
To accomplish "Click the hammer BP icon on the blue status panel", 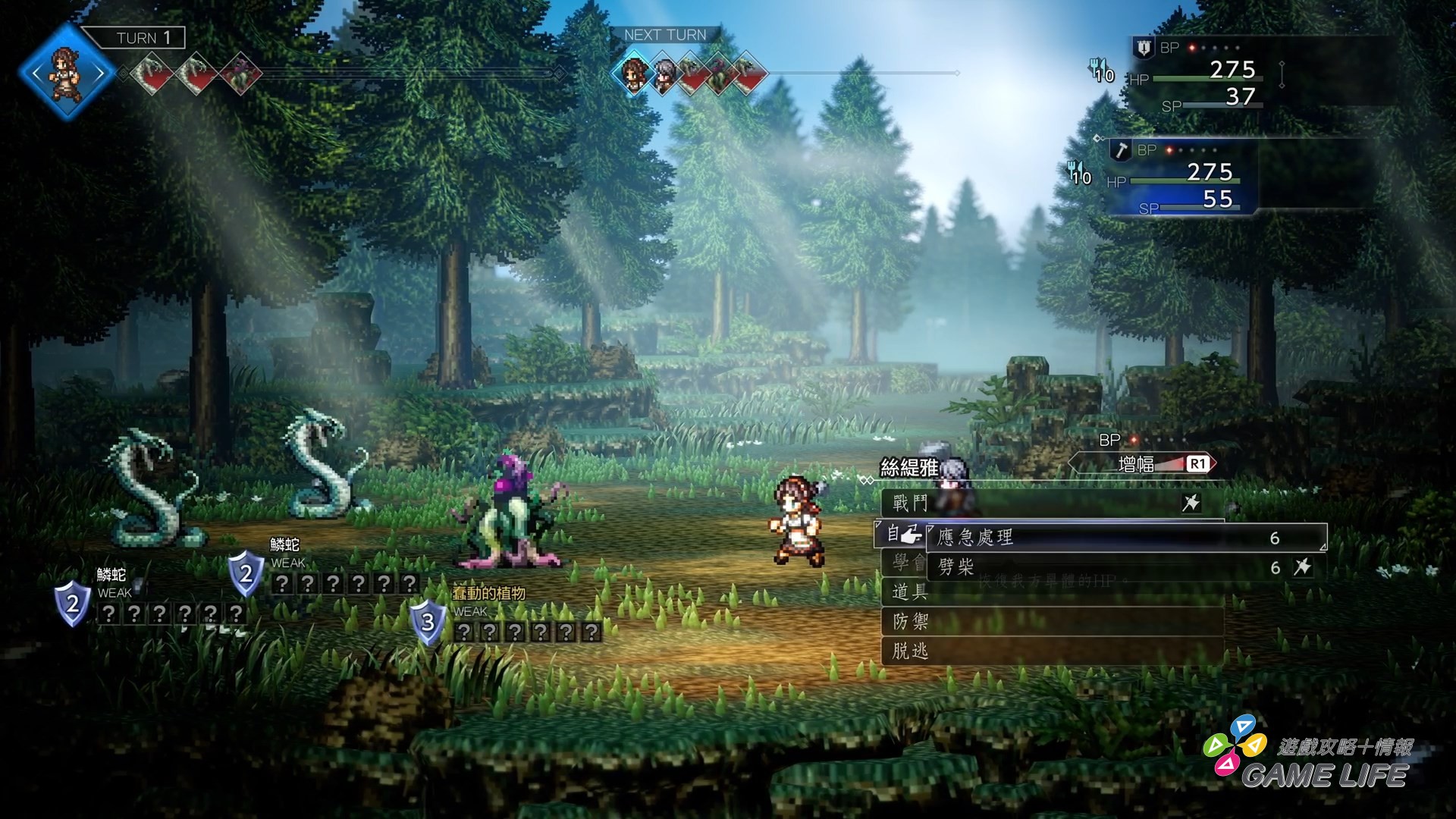I will pos(1120,151).
